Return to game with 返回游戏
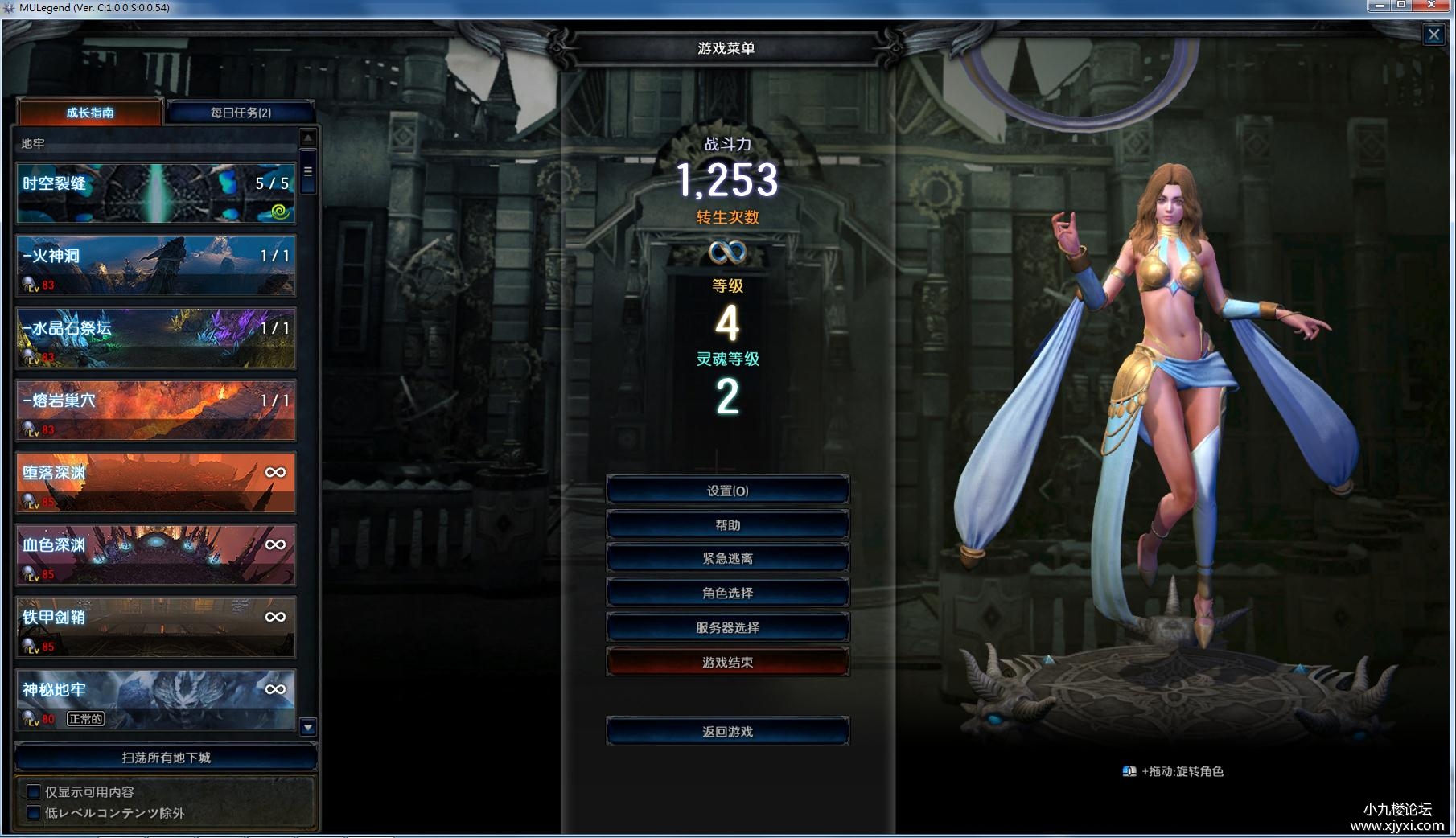 coord(727,732)
